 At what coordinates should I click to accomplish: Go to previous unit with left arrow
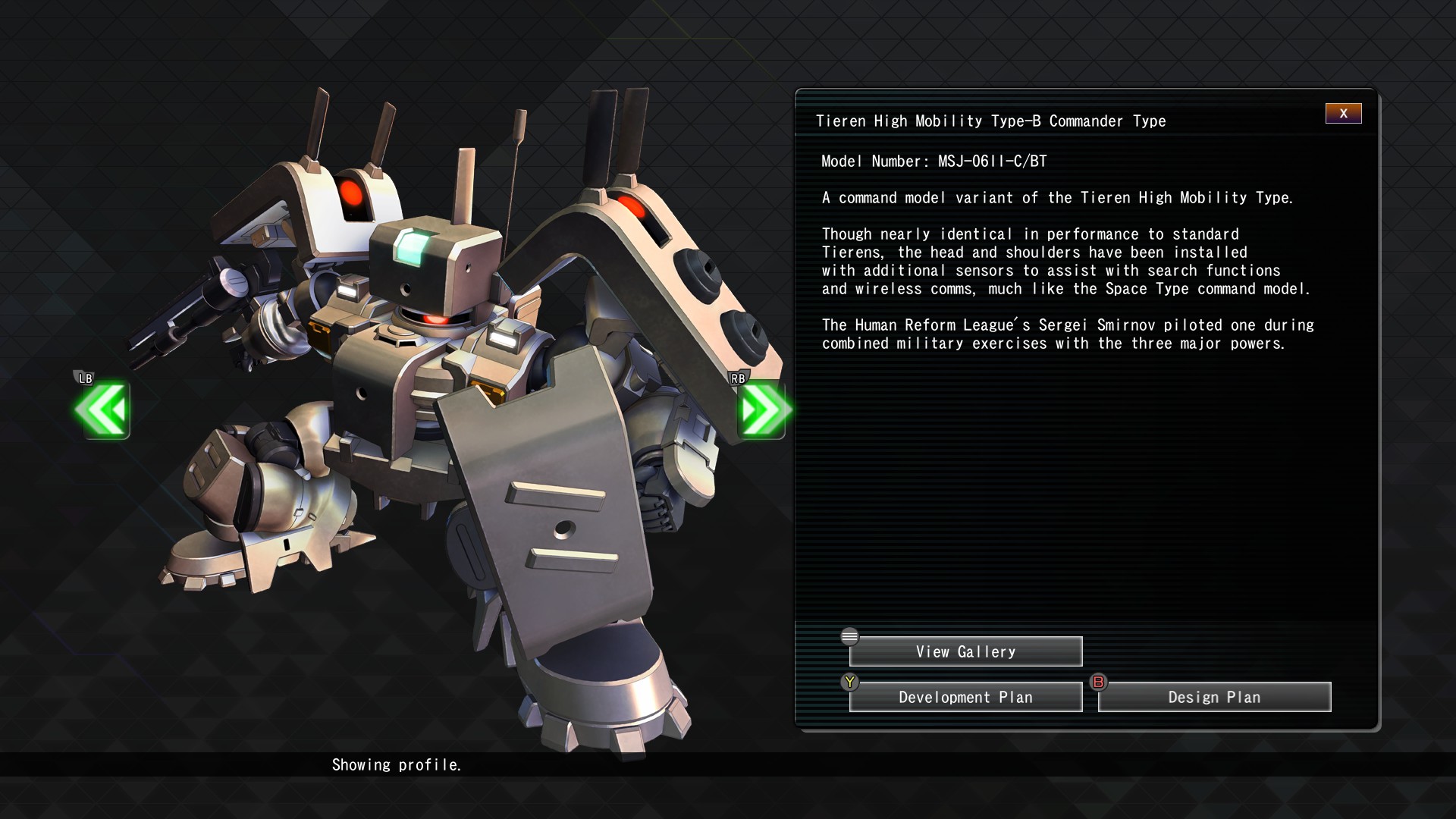coord(102,409)
